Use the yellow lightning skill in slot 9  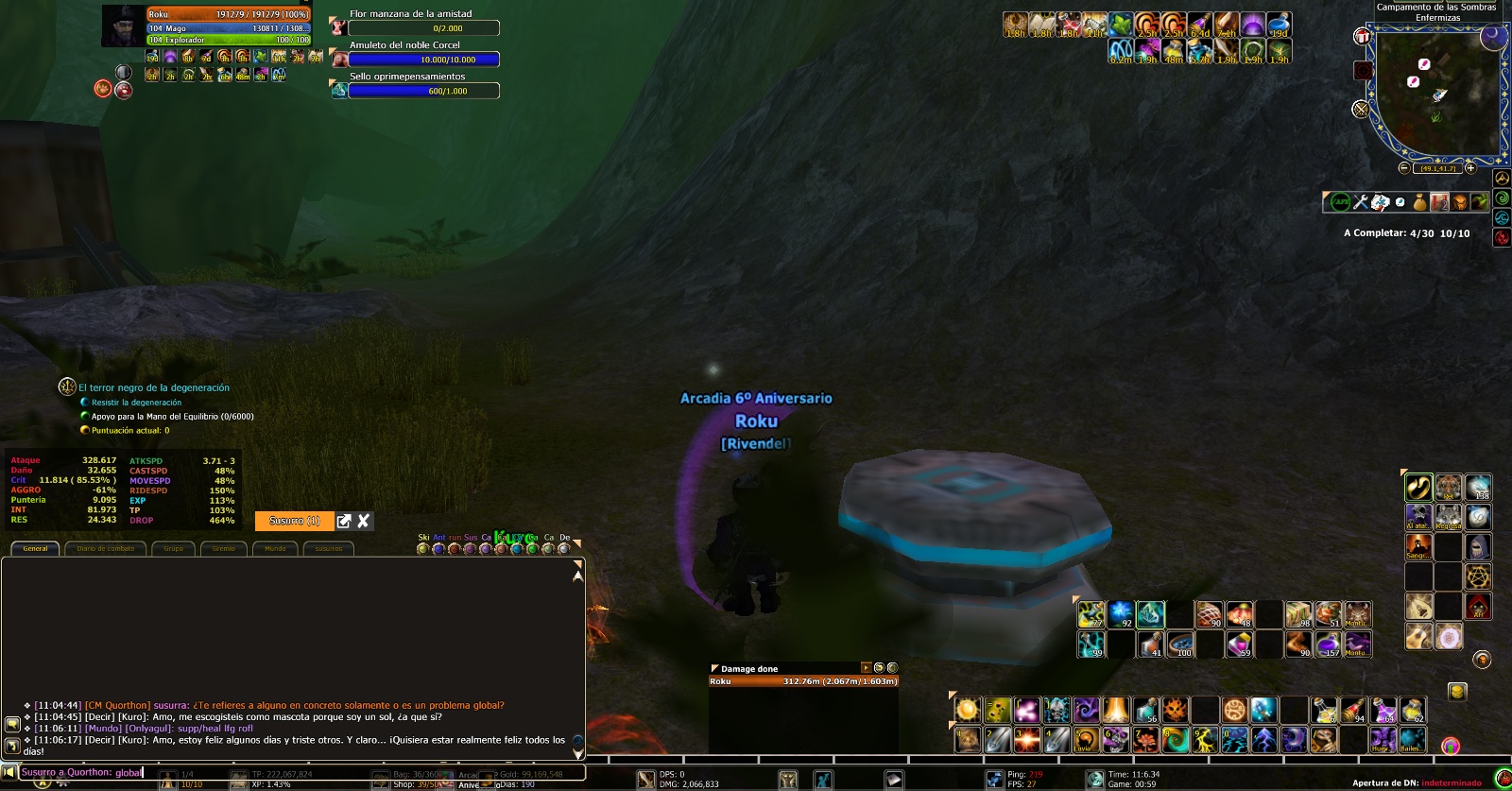click(x=1205, y=739)
